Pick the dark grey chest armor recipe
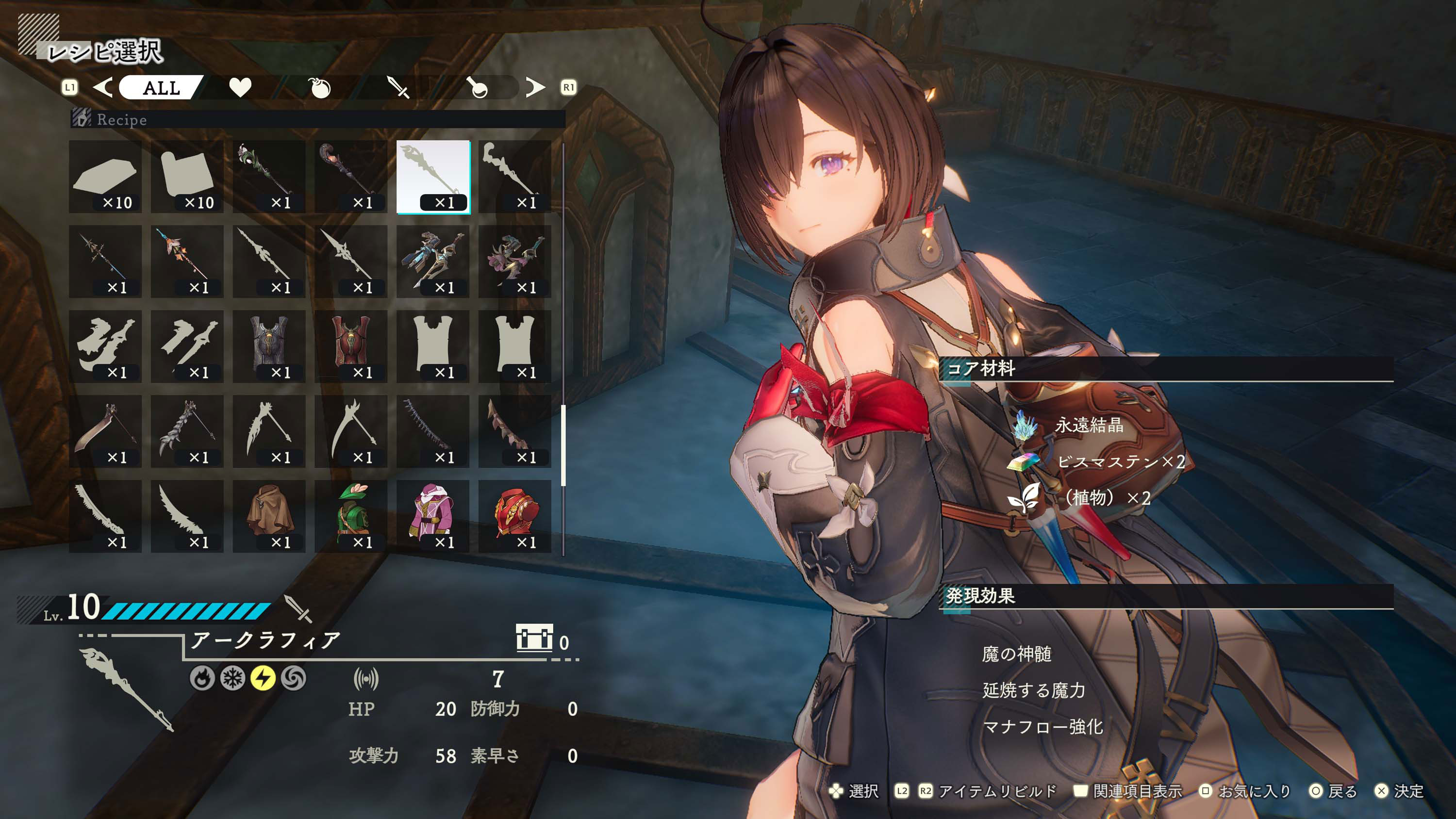Screen dimensions: 1456x819 point(269,346)
